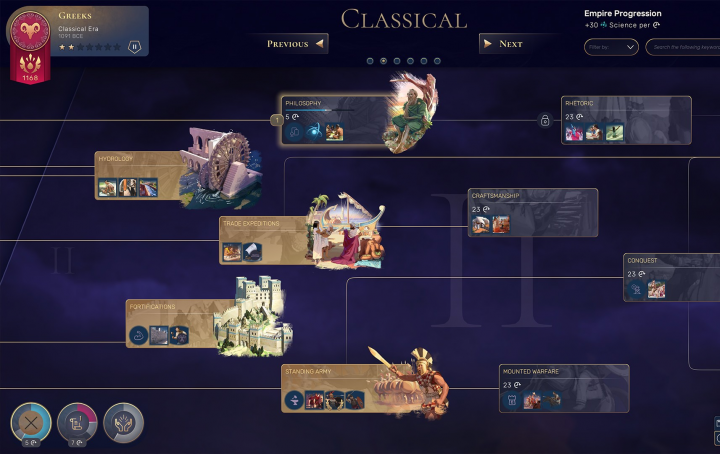The height and width of the screenshot is (454, 720).
Task: Choose the Standing Army technology
Action: (330, 388)
